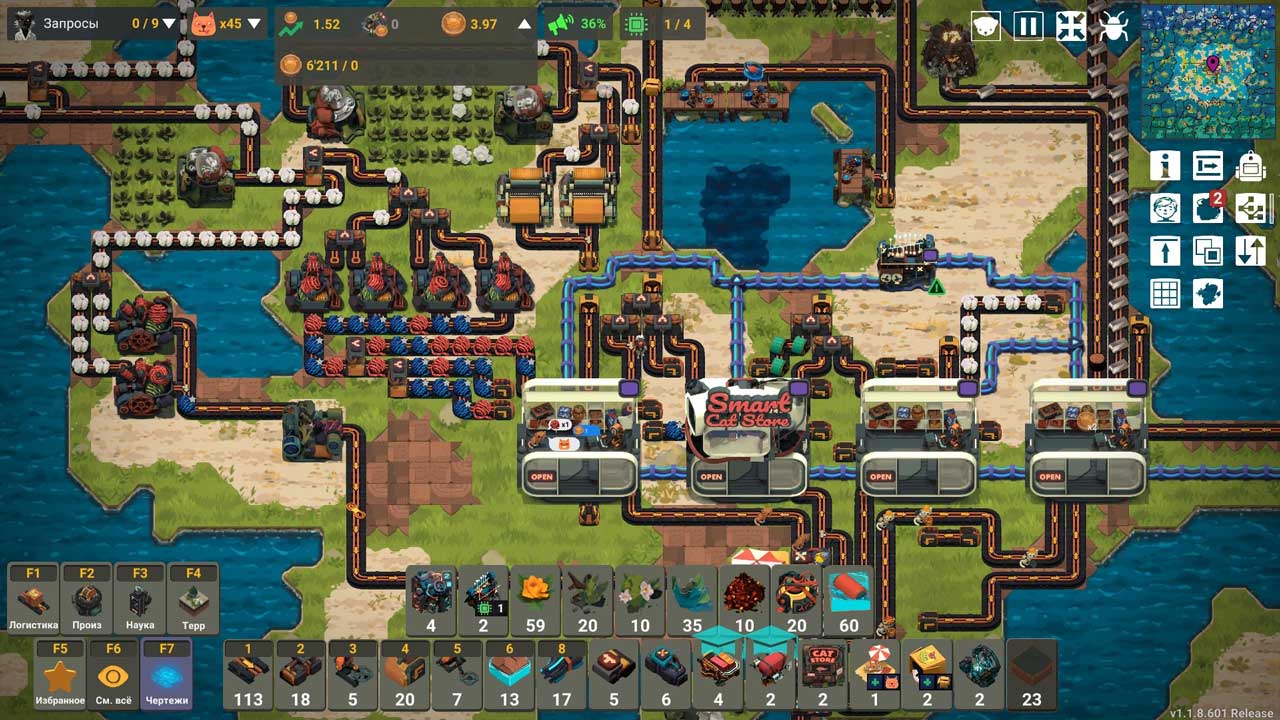Viewport: 1280px width, 720px height.
Task: Collapse the coin income panel arrow
Action: click(524, 24)
